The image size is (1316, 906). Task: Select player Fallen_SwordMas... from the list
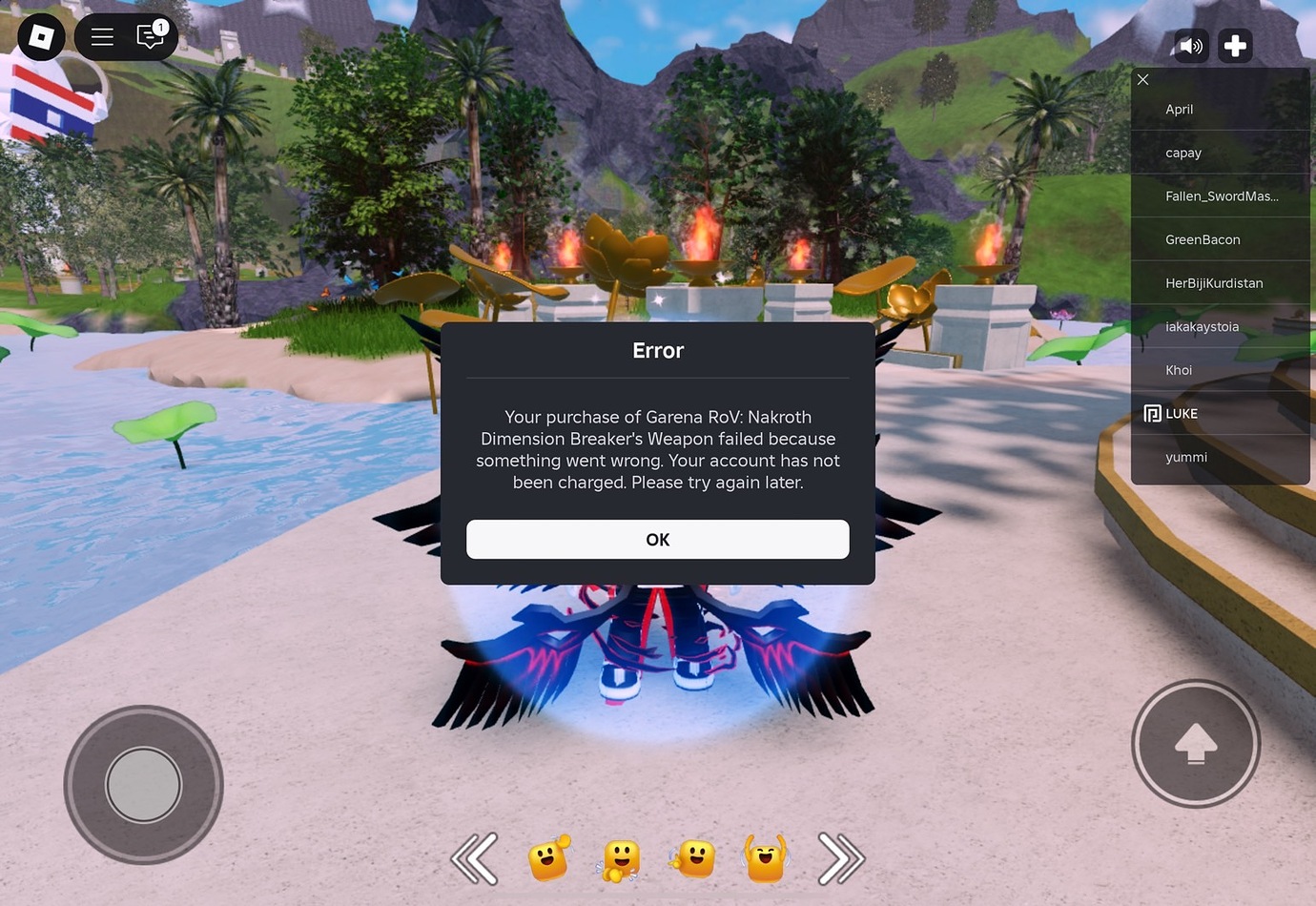(1222, 196)
